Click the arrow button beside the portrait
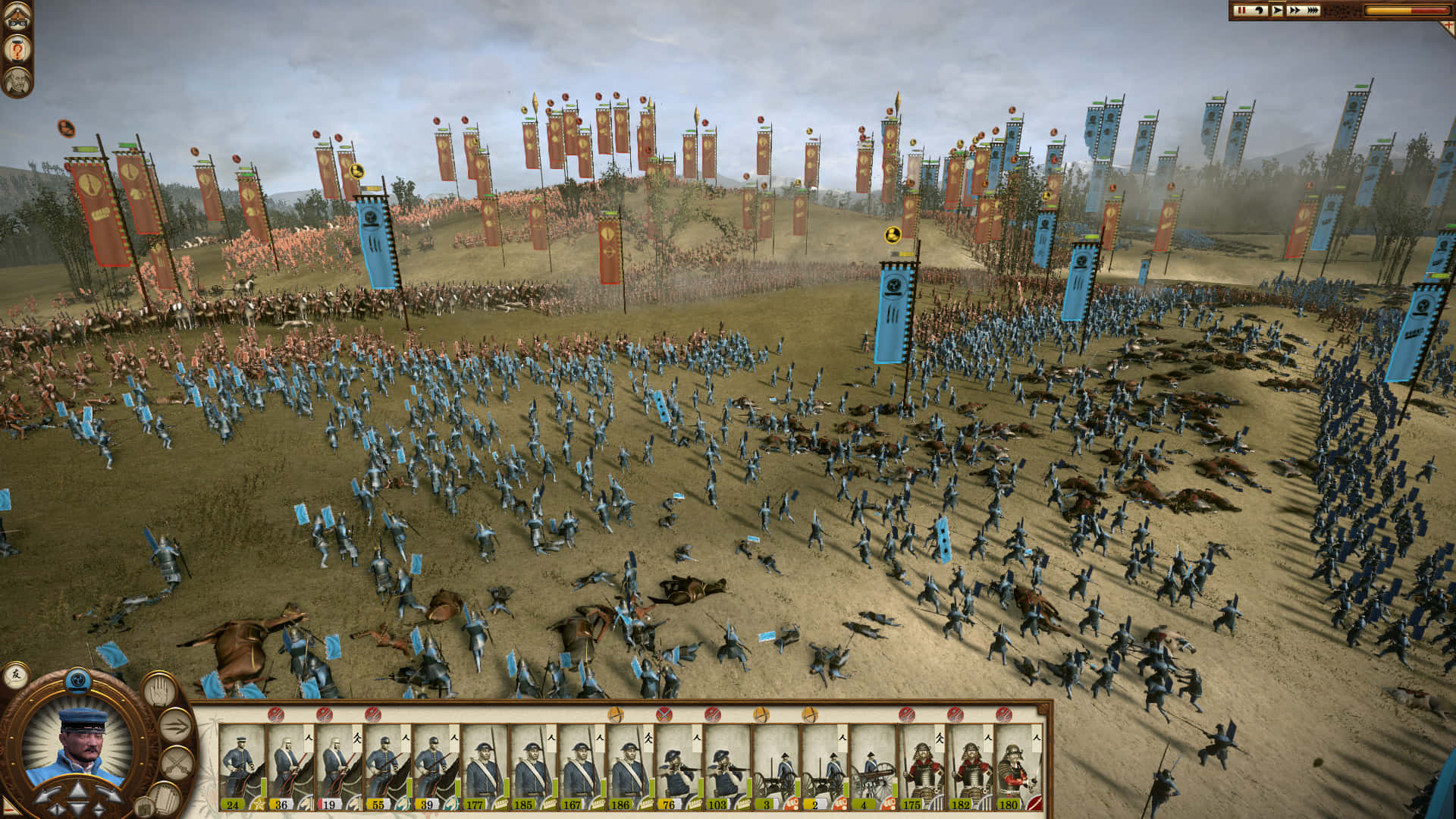Screen dimensions: 1456x819 174,726
